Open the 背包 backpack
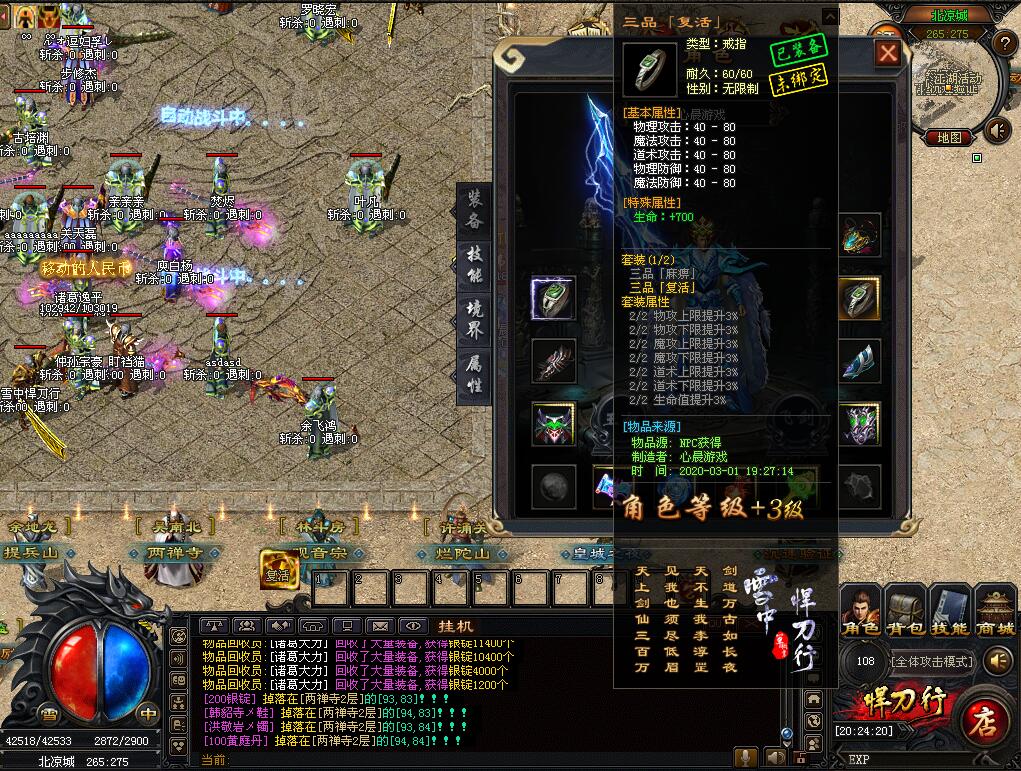This screenshot has width=1021, height=771. [905, 612]
